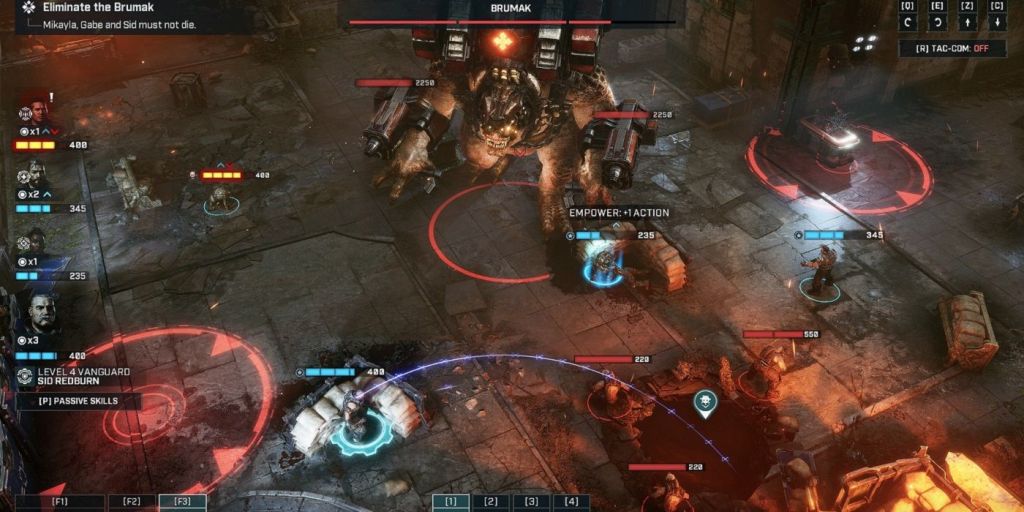Viewport: 1024px width, 512px height.
Task: Lower camera elevation with the down arrow
Action: (997, 23)
